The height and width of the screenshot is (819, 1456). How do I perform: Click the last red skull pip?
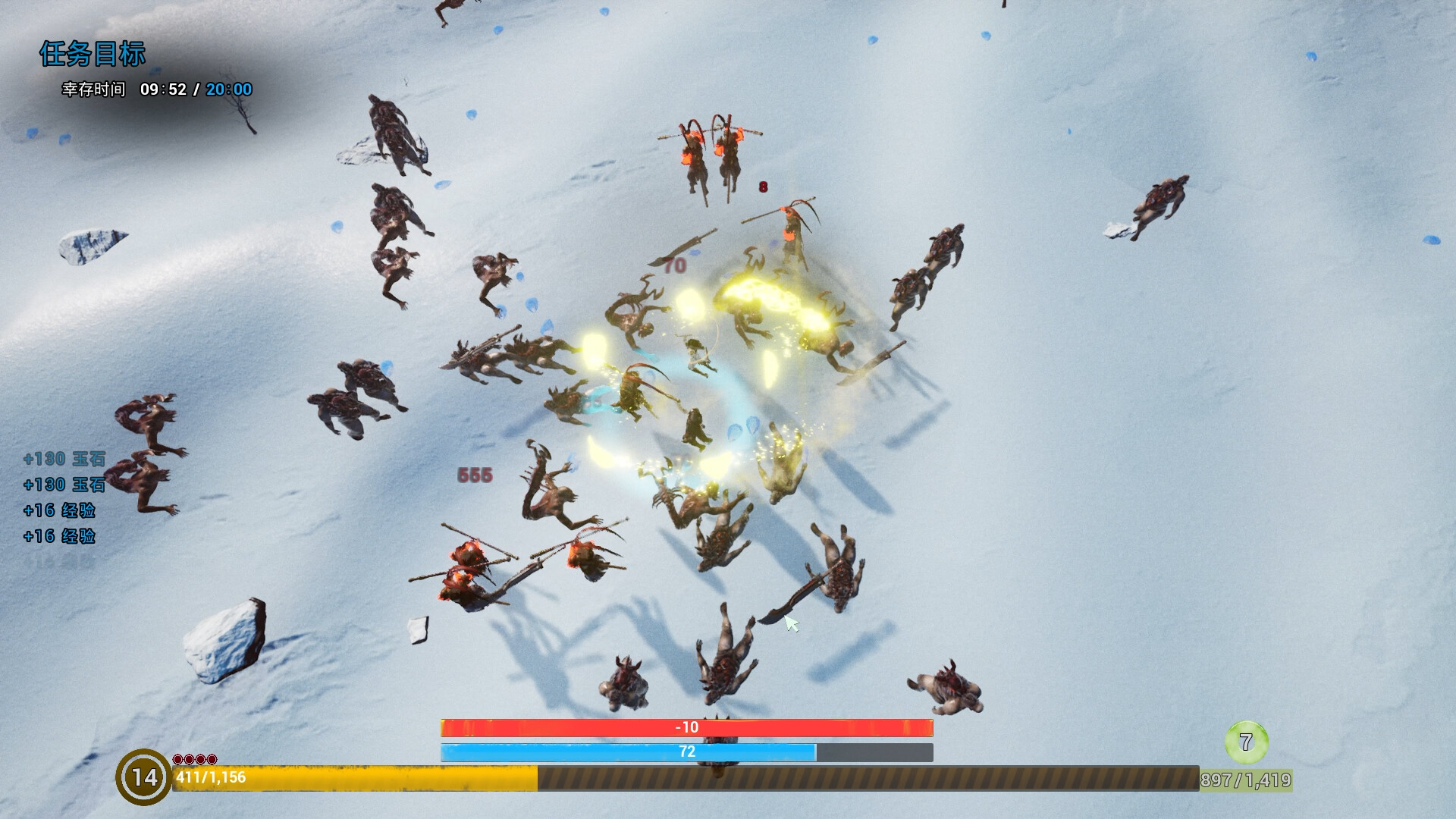(x=212, y=759)
